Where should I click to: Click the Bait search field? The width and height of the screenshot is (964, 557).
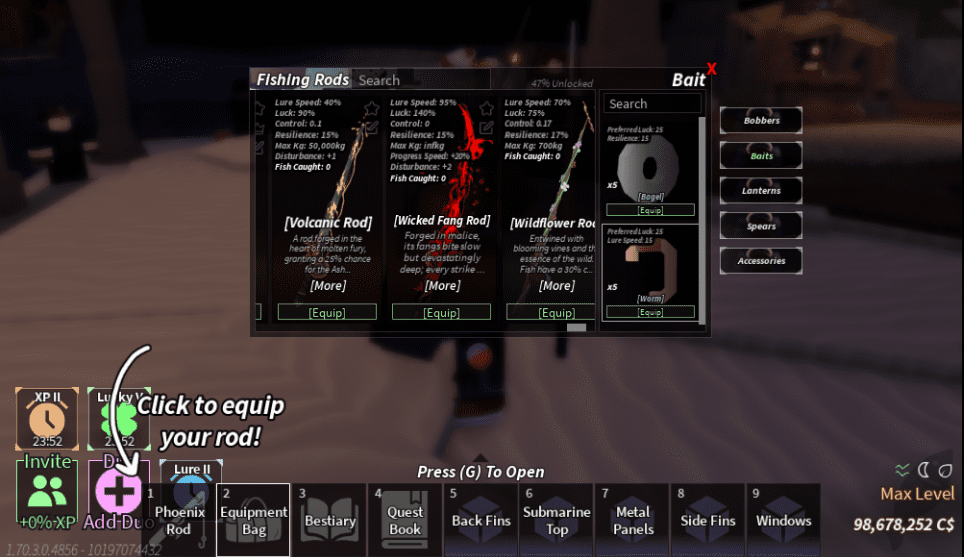coord(652,104)
